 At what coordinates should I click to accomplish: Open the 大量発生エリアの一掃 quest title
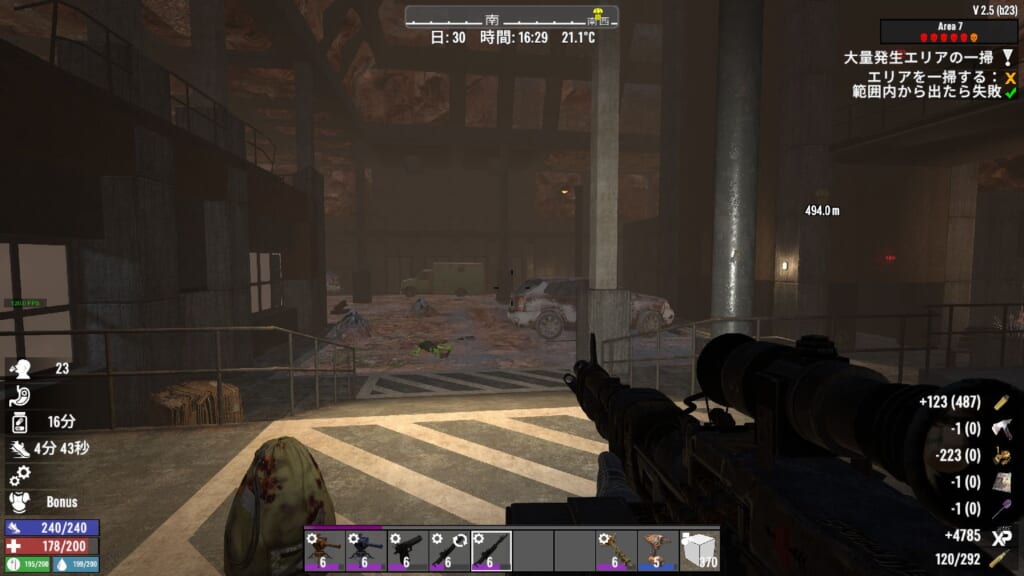pos(921,59)
